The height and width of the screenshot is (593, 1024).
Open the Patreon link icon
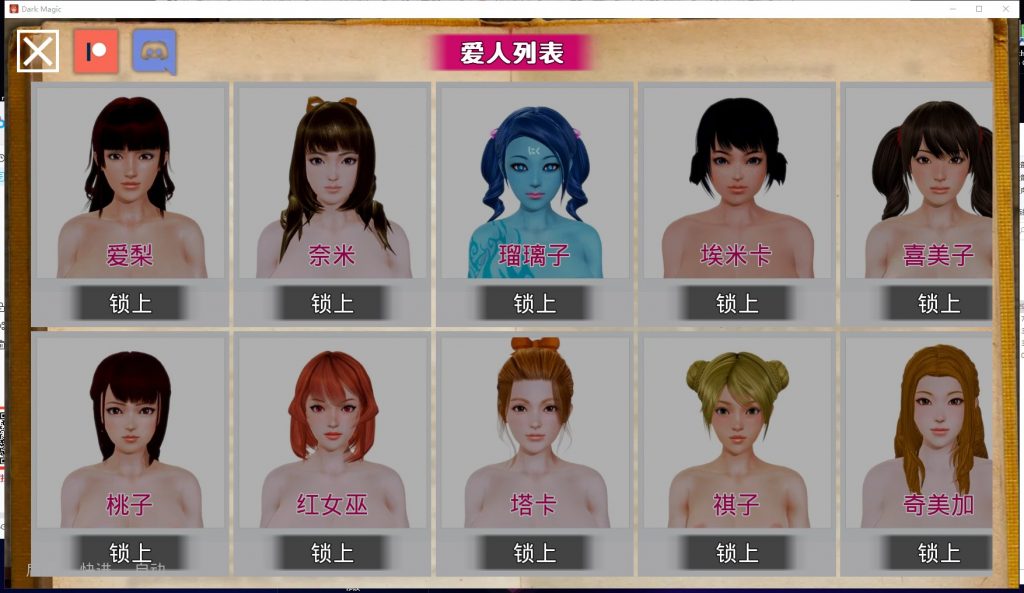[x=96, y=51]
